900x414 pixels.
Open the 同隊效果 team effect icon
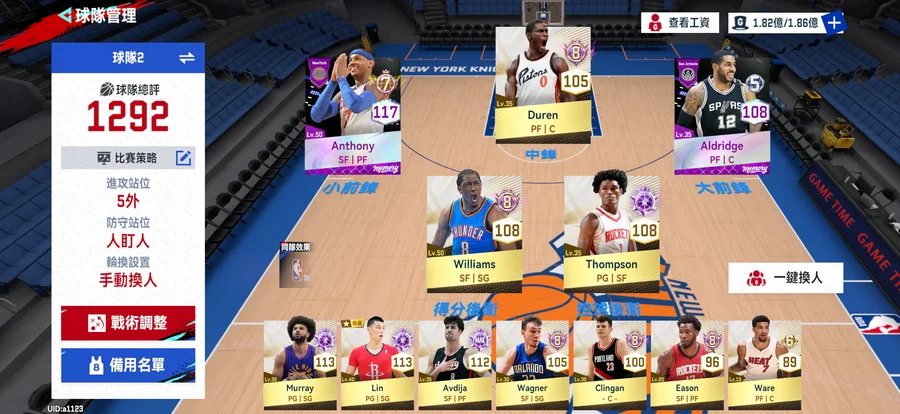pos(295,265)
